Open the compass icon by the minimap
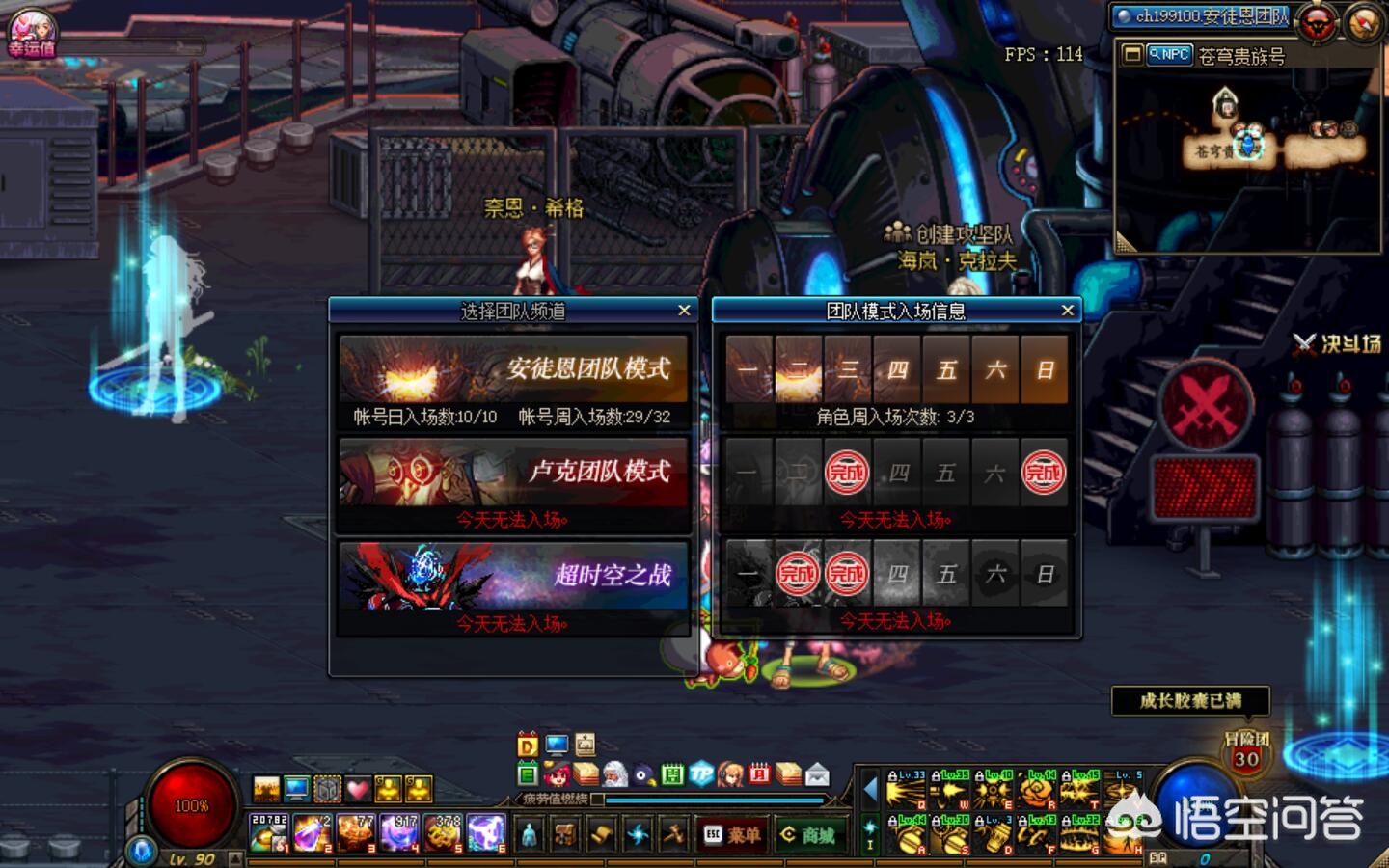Viewport: 1389px width, 868px height. pos(1363,22)
